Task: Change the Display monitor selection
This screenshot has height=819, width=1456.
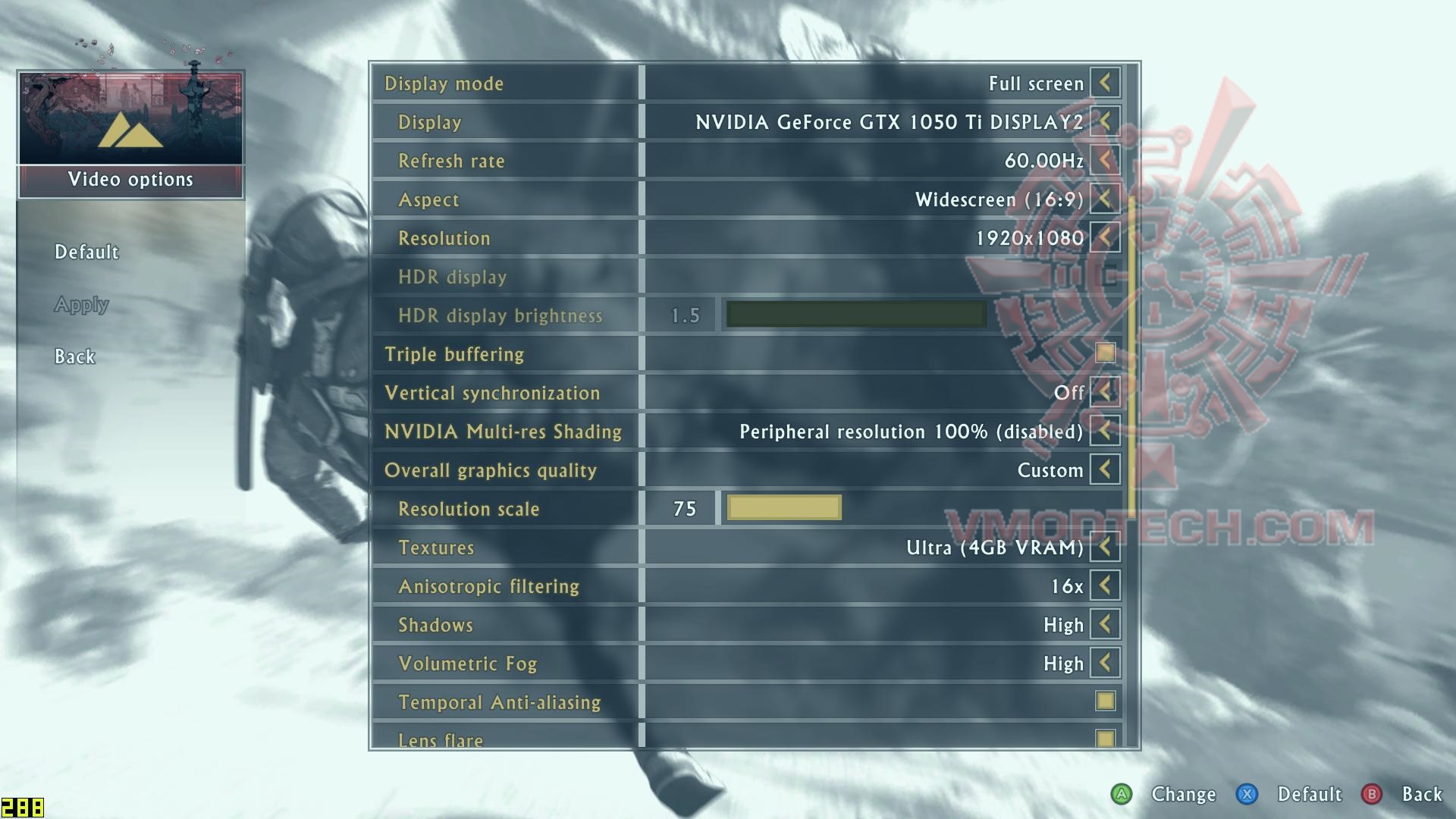Action: tap(1105, 121)
